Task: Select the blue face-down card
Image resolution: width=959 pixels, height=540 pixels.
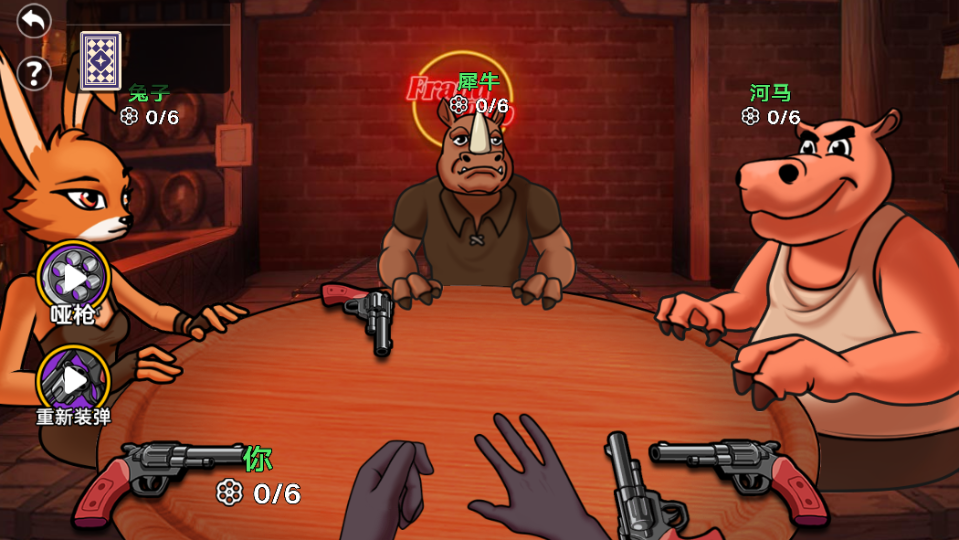Action: 100,60
